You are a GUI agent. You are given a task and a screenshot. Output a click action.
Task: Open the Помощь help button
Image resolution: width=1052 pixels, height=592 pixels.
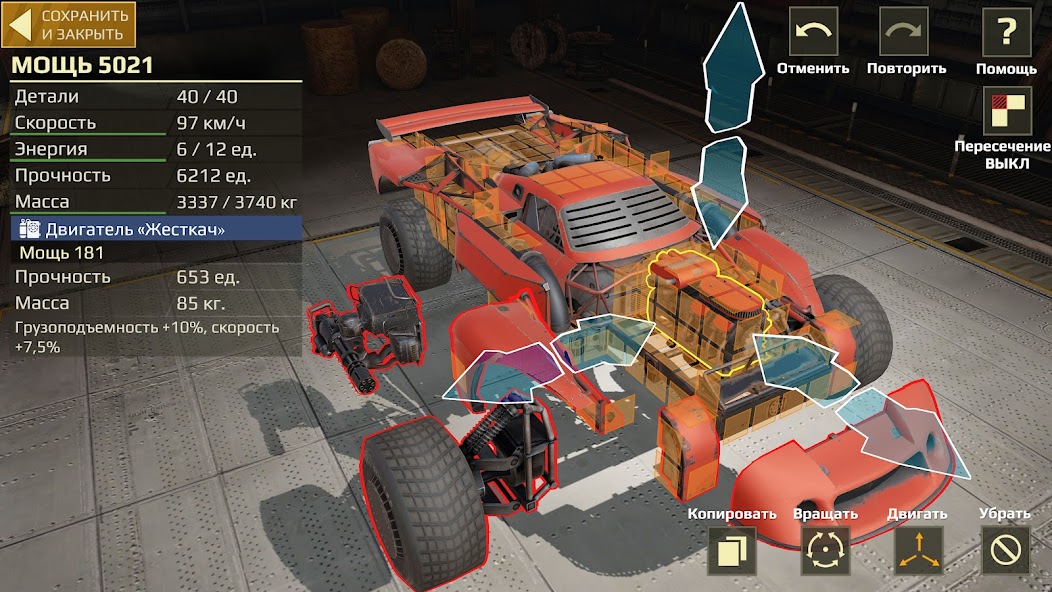(x=1006, y=33)
